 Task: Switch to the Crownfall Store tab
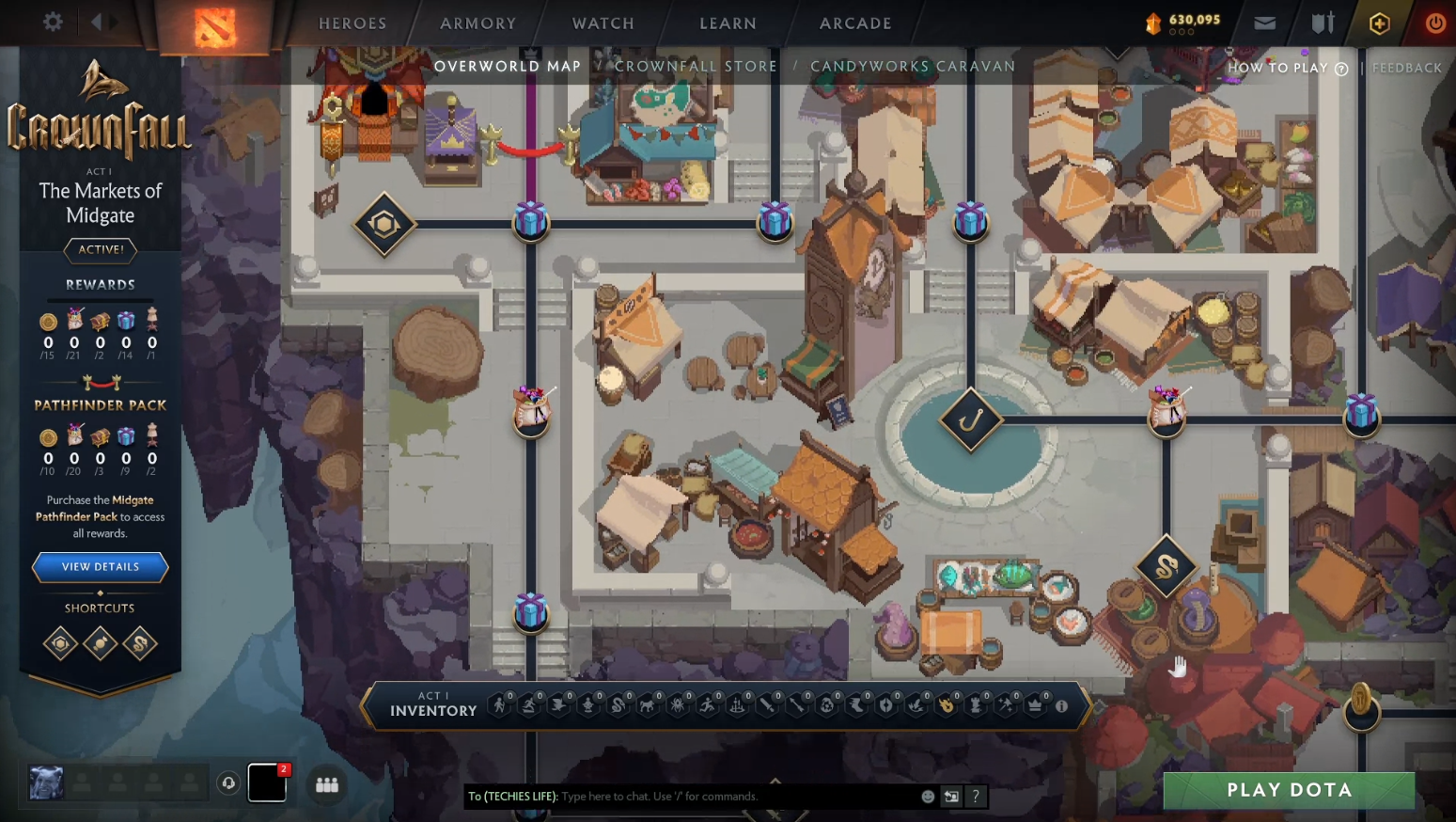[x=696, y=67]
